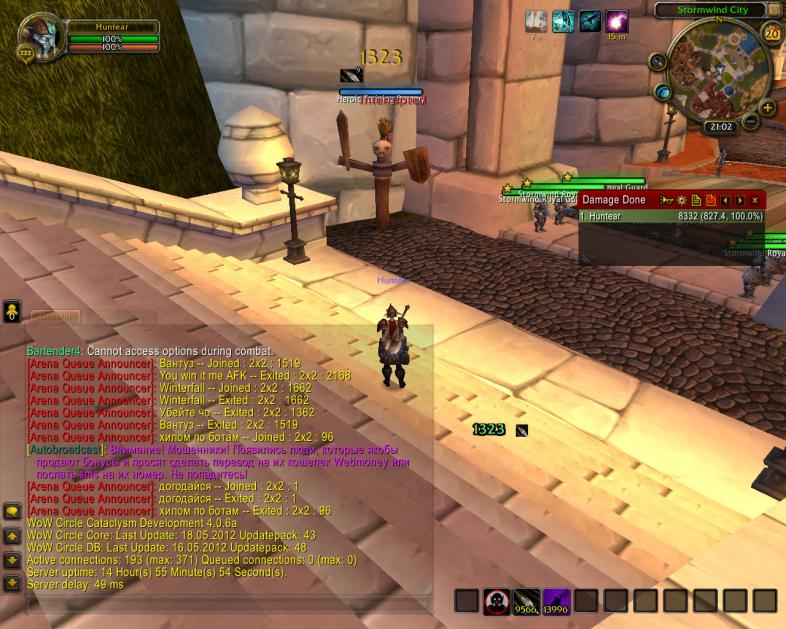Jump the chat log to the bottom
The height and width of the screenshot is (629, 786).
click(x=12, y=583)
